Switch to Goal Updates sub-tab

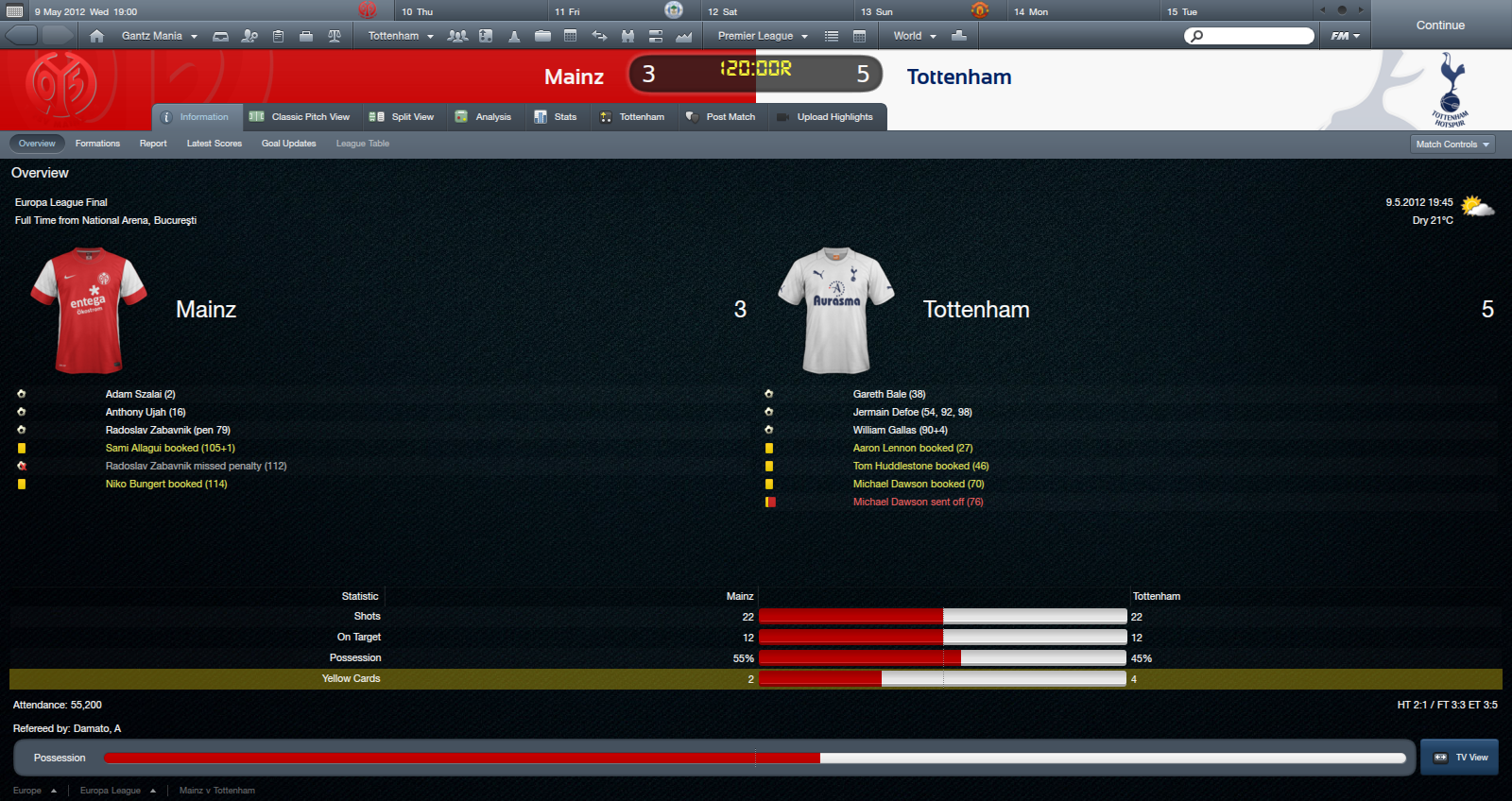(288, 144)
